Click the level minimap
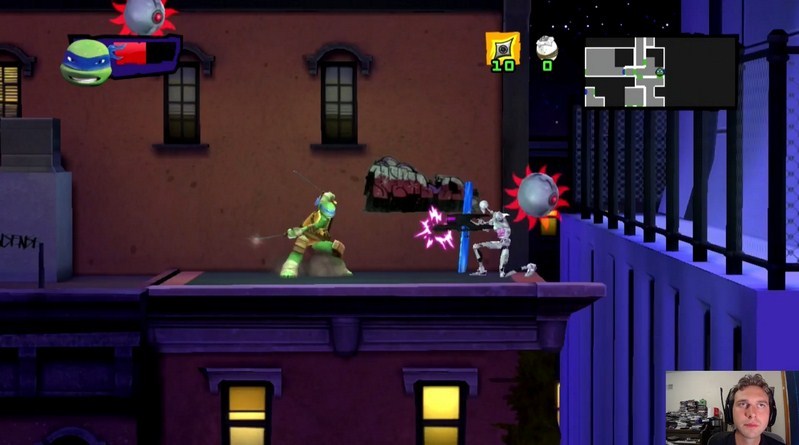The height and width of the screenshot is (445, 799). pos(660,72)
